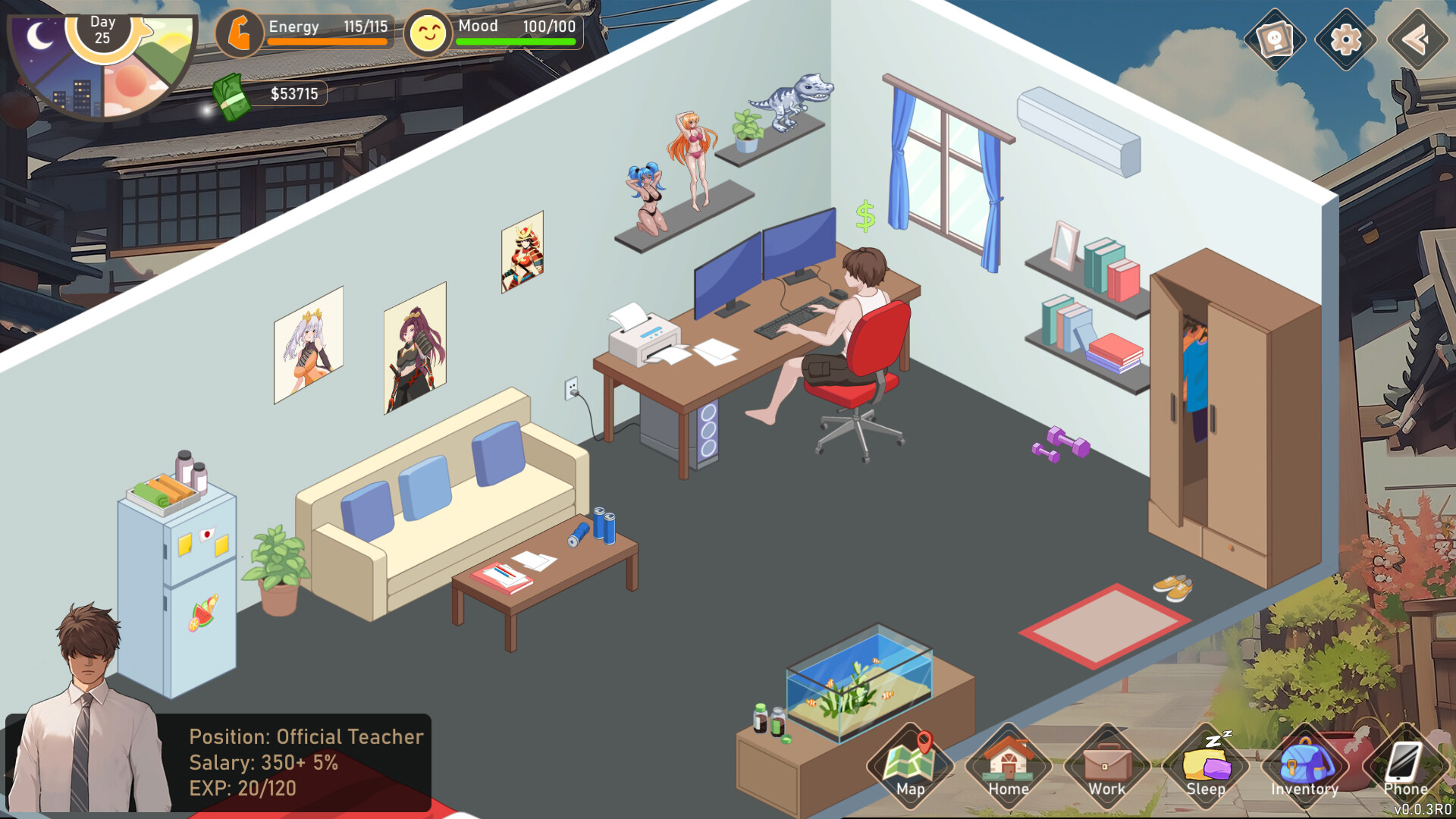Image resolution: width=1456 pixels, height=819 pixels.
Task: Click the Day 25 indicator
Action: pos(102,29)
